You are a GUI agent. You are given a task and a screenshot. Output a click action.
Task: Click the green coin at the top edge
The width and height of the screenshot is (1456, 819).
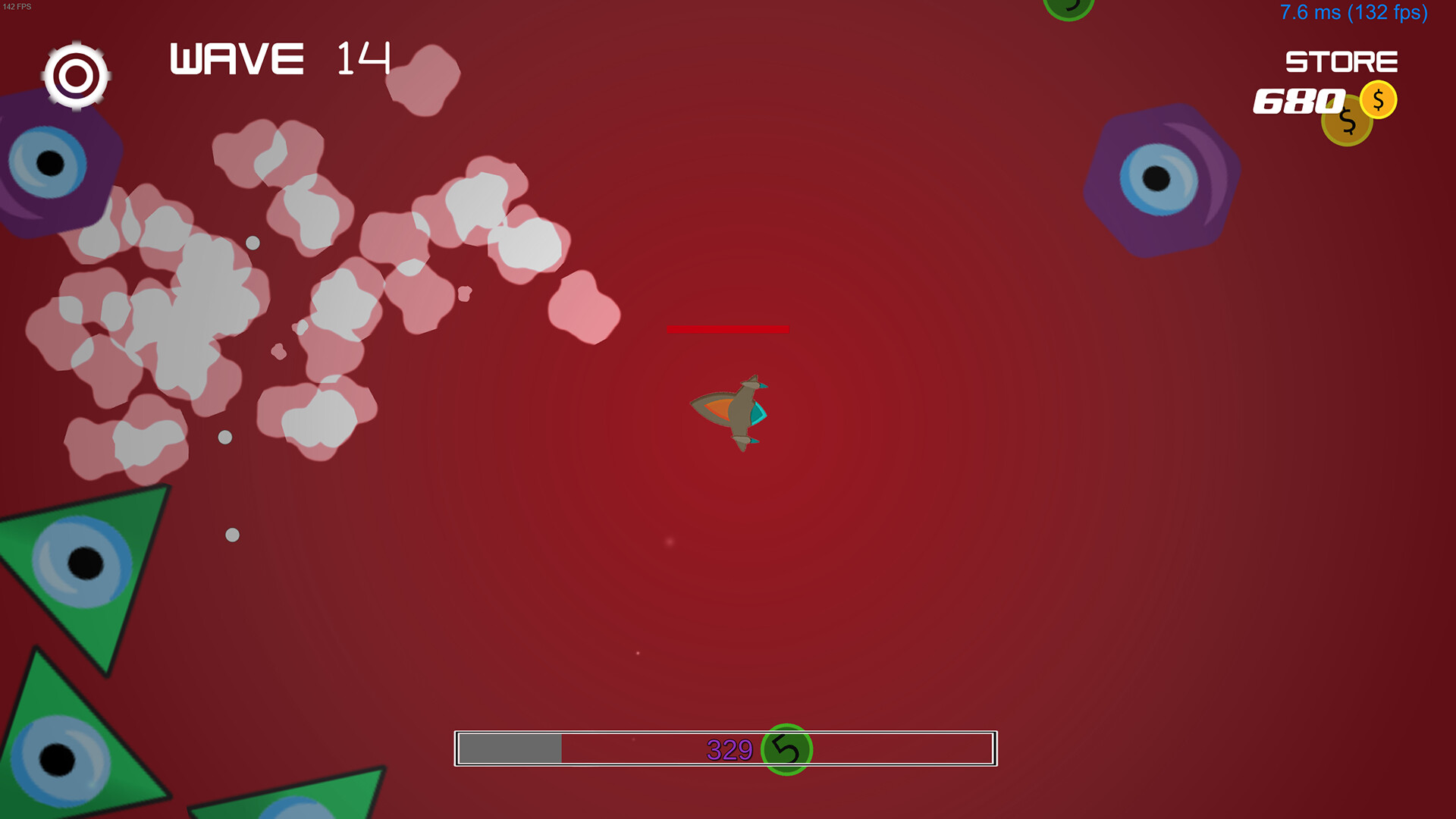[1069, 8]
